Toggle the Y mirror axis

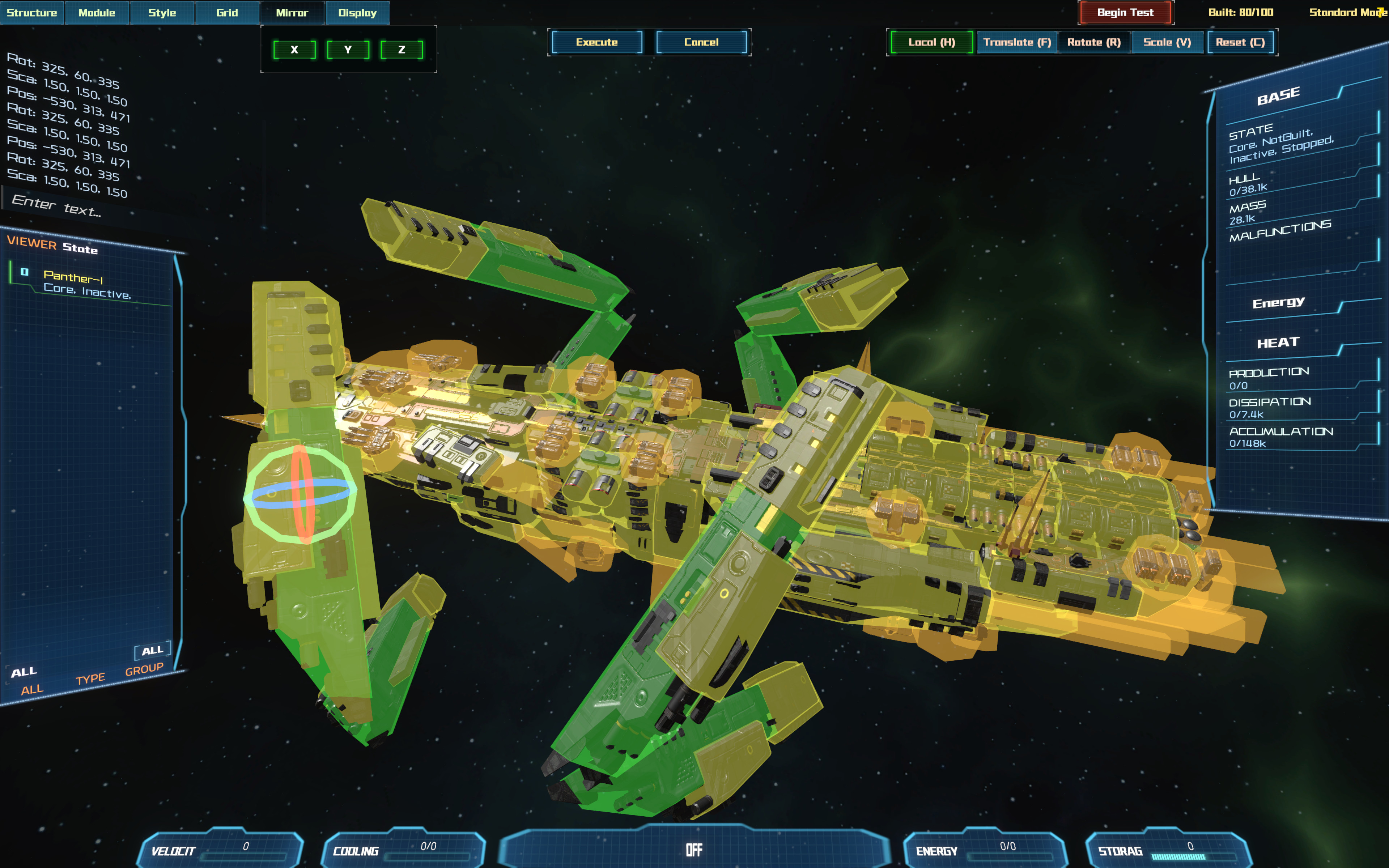(x=348, y=50)
